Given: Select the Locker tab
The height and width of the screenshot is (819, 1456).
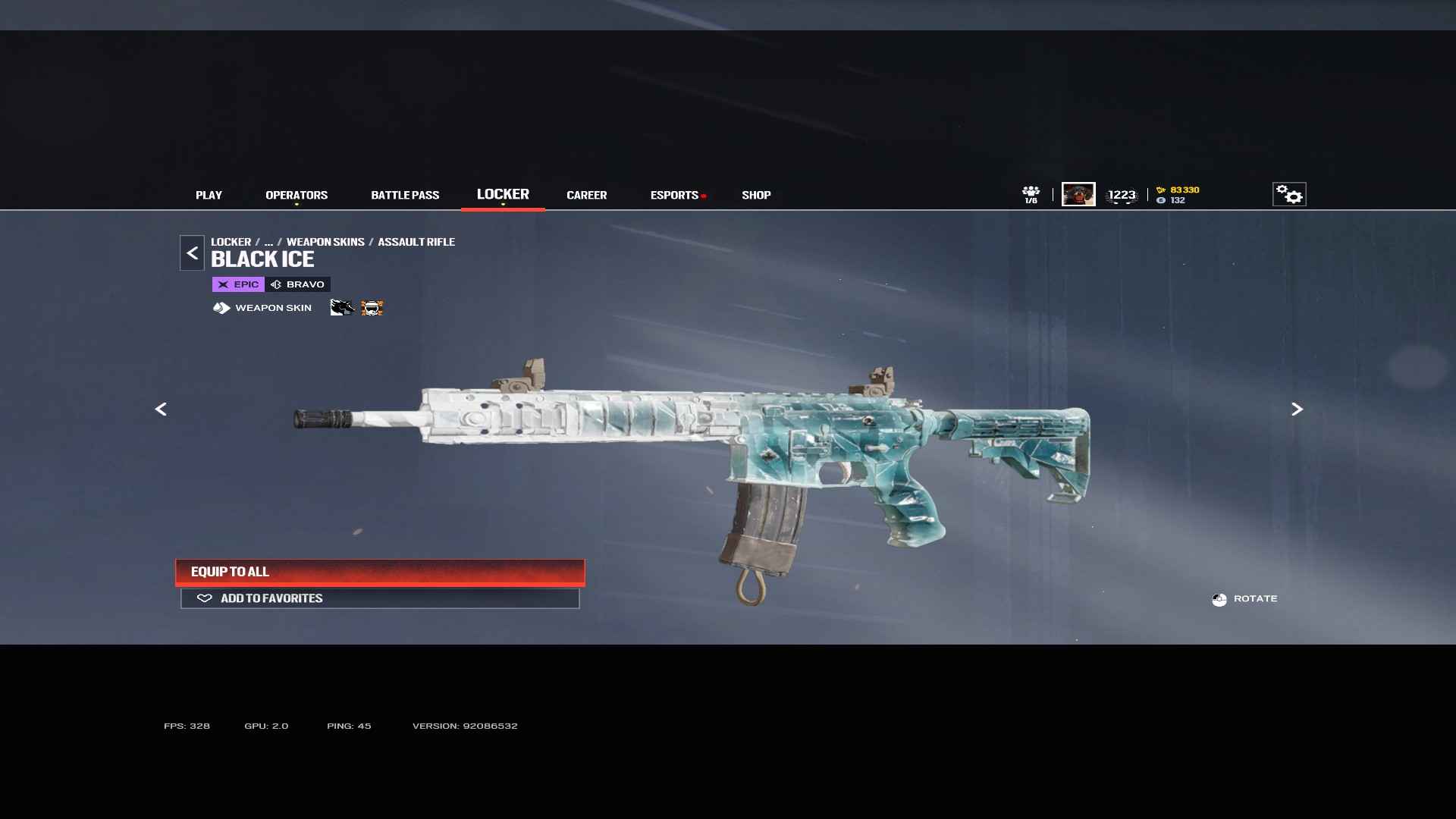Looking at the screenshot, I should (503, 194).
